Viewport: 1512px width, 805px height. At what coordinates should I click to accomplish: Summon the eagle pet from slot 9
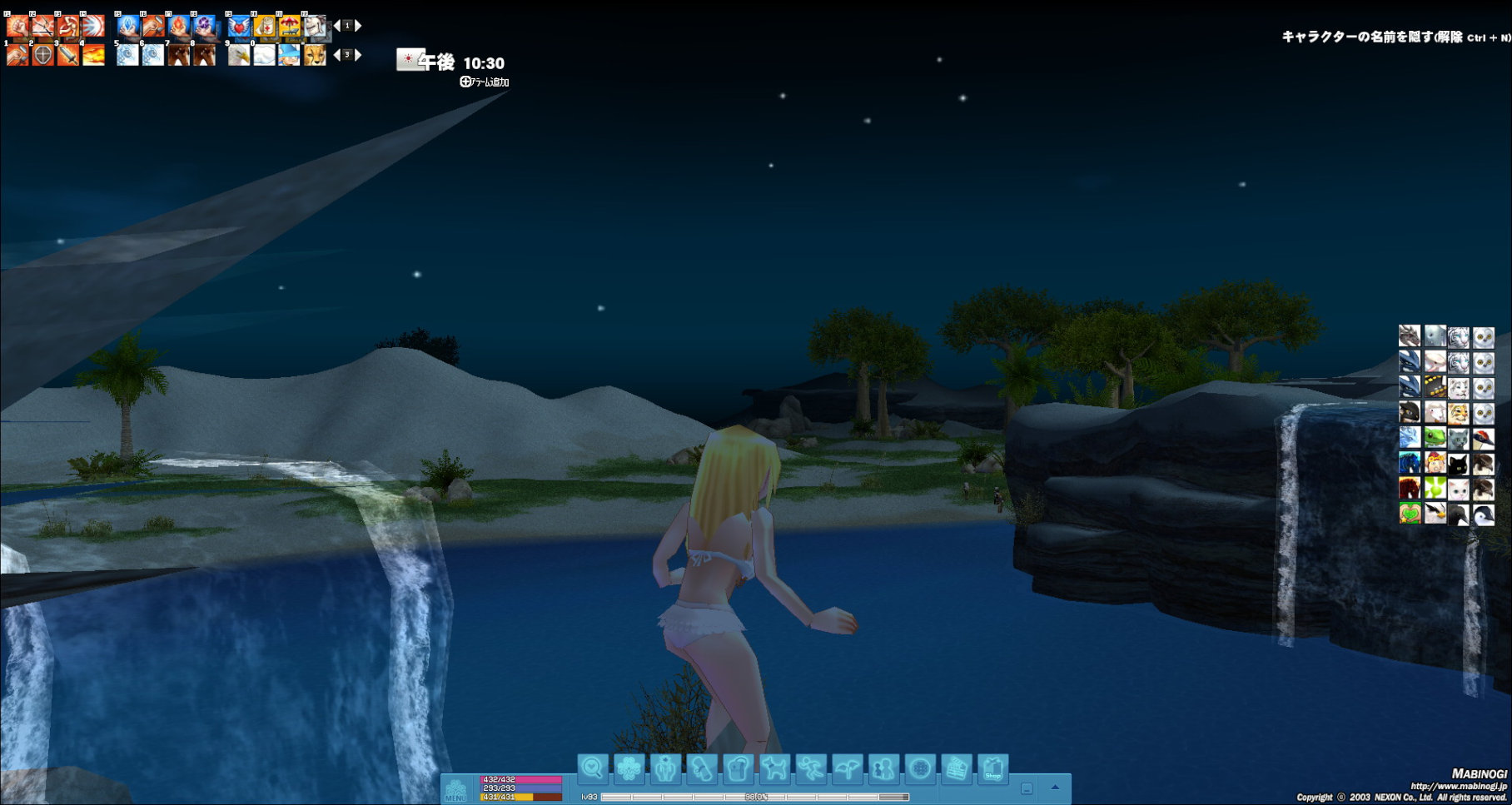pos(239,56)
